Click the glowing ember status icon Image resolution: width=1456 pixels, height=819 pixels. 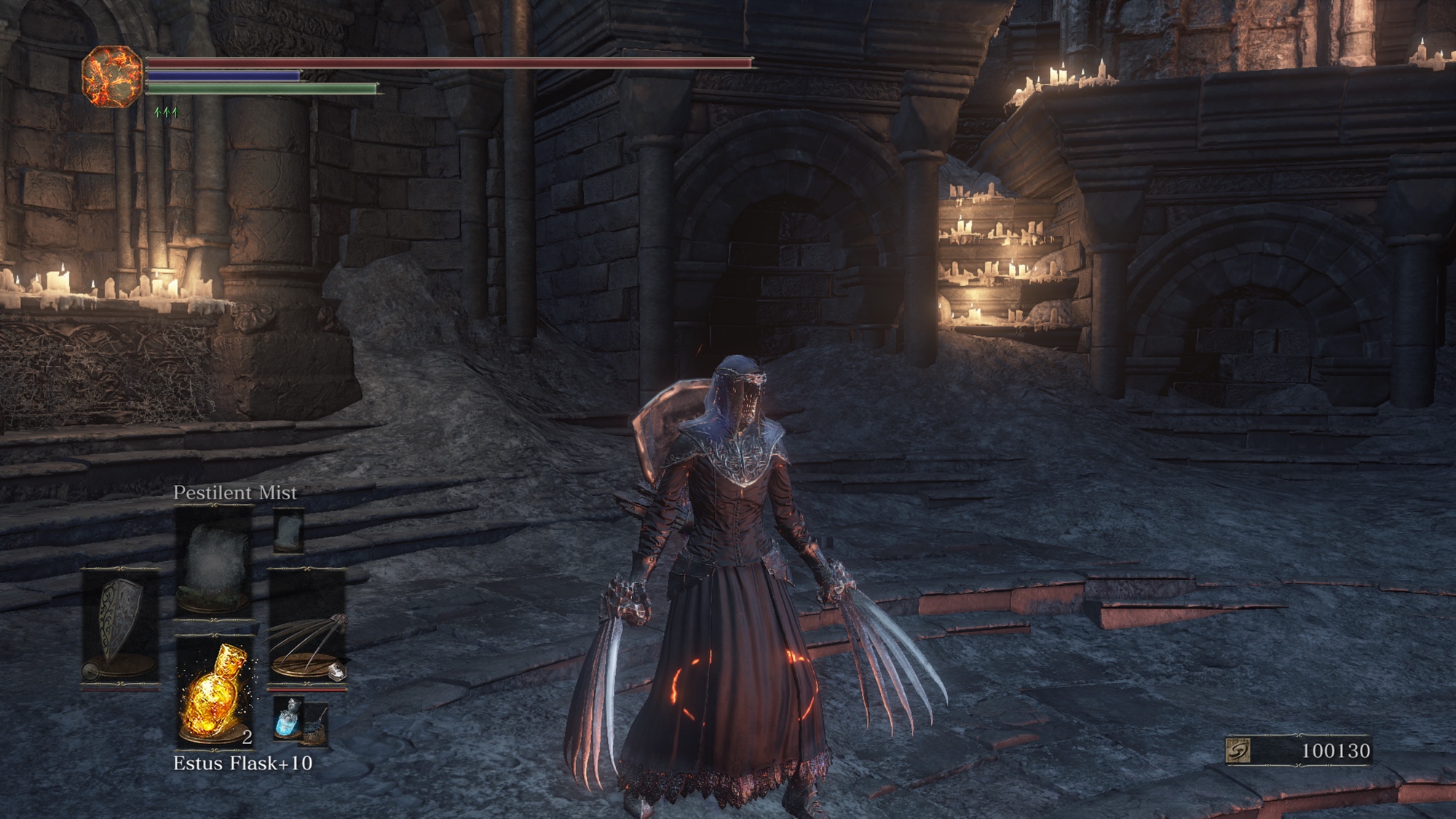[x=111, y=76]
